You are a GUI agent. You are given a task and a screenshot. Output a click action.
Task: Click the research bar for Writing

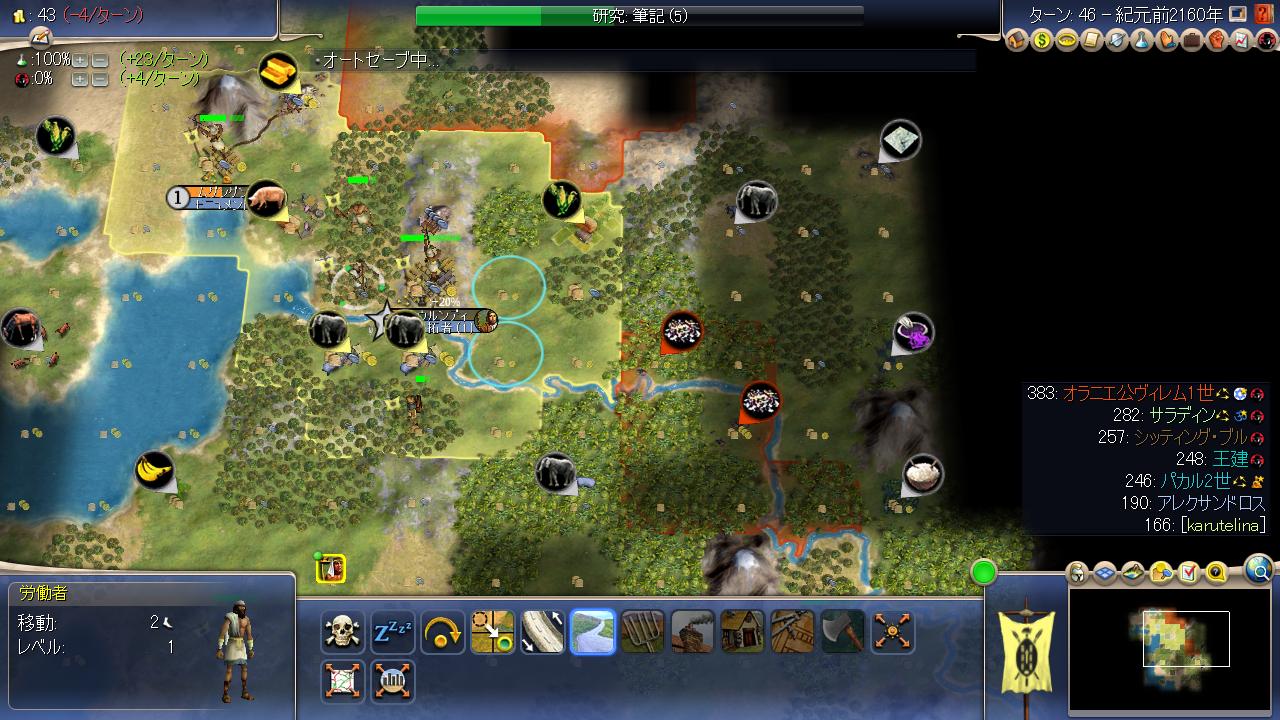coord(640,16)
